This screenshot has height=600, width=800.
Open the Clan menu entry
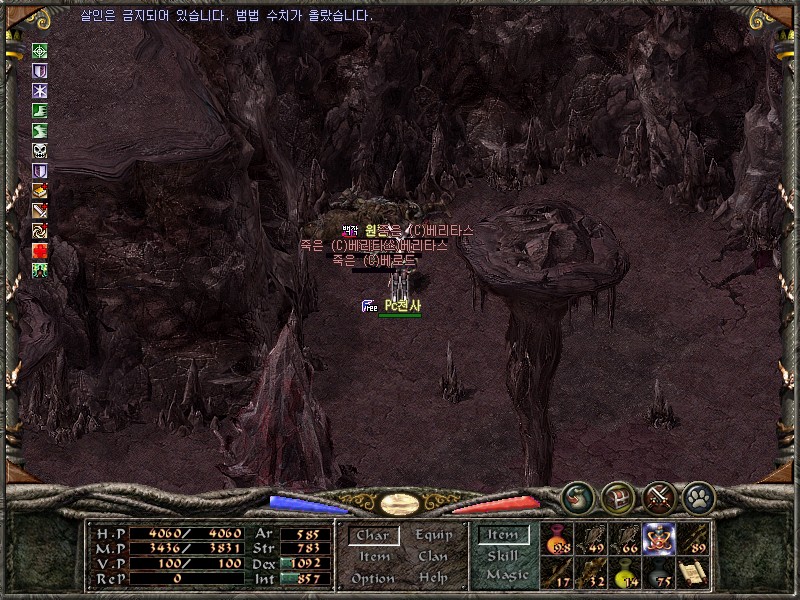(433, 556)
